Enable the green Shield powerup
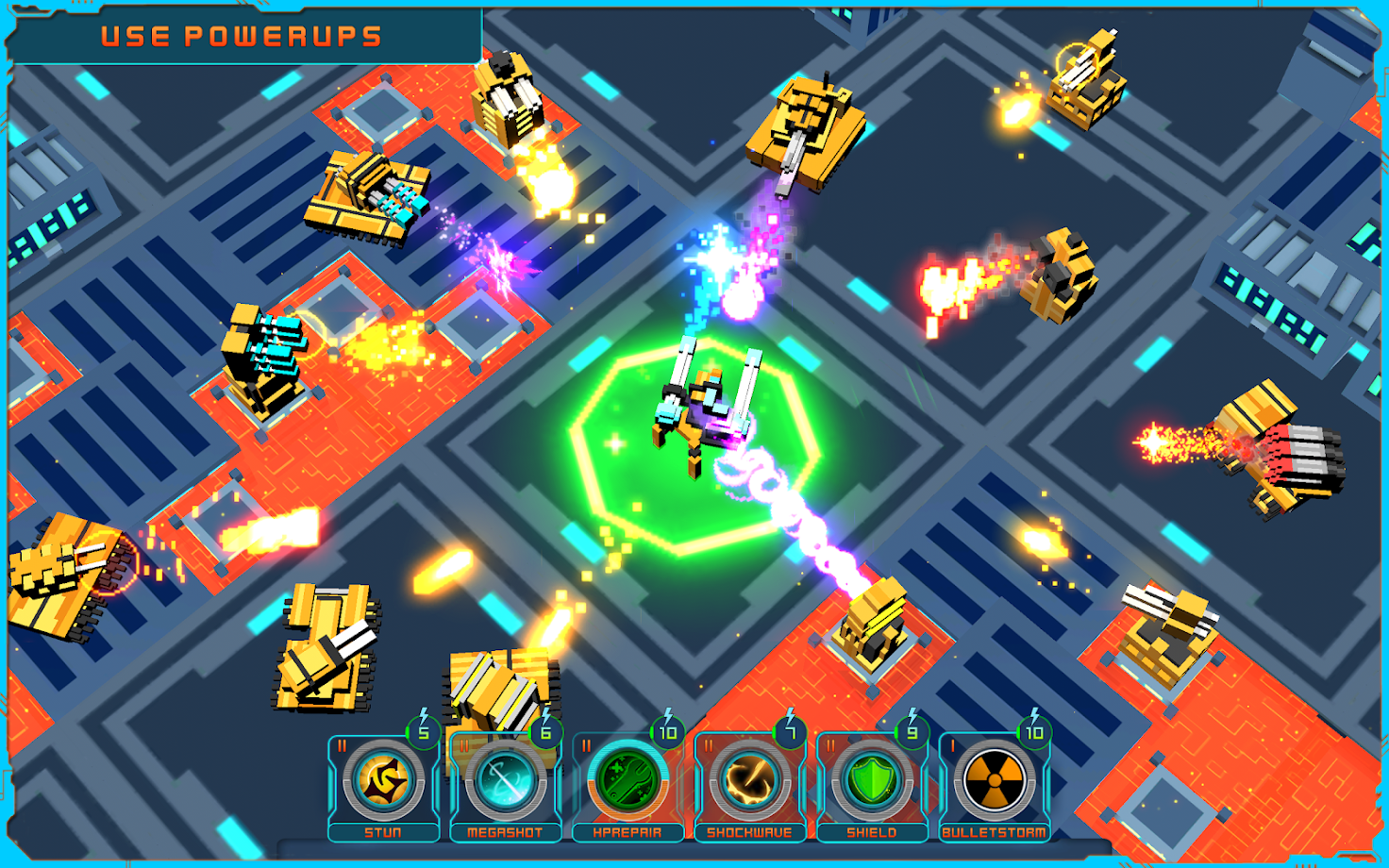1389x868 pixels. coord(871,781)
